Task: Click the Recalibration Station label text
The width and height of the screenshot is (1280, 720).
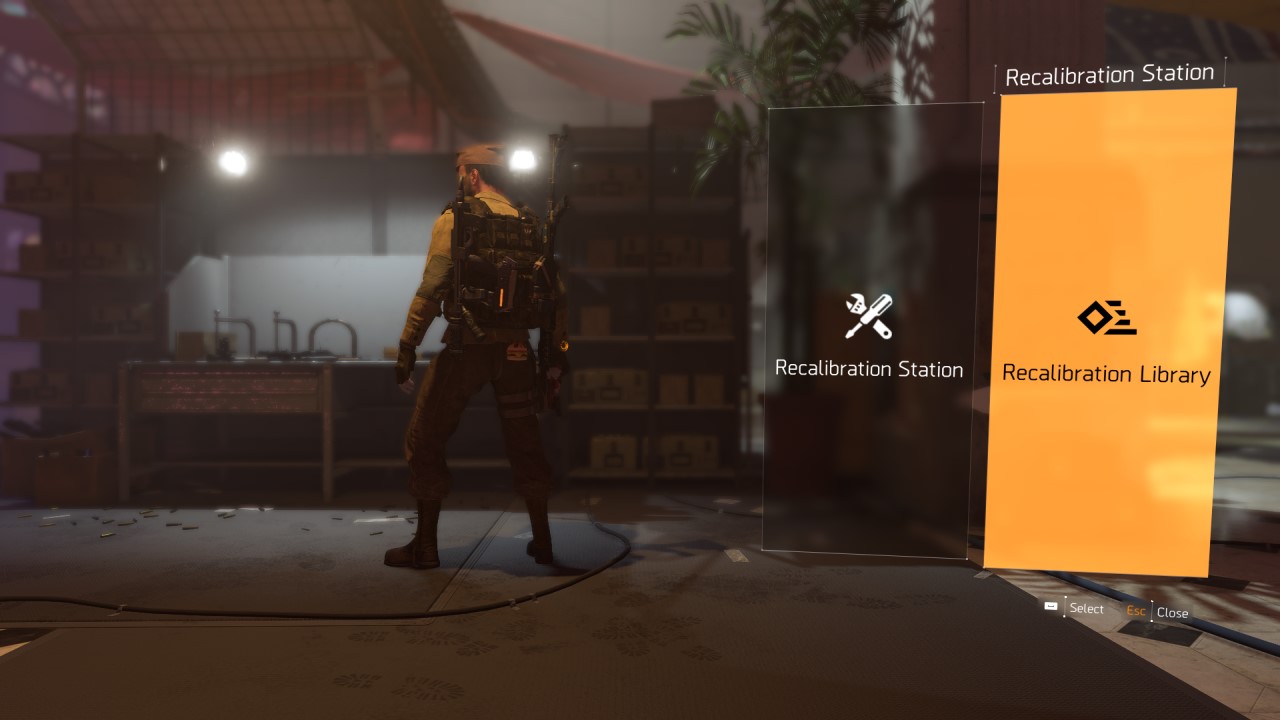Action: [870, 369]
